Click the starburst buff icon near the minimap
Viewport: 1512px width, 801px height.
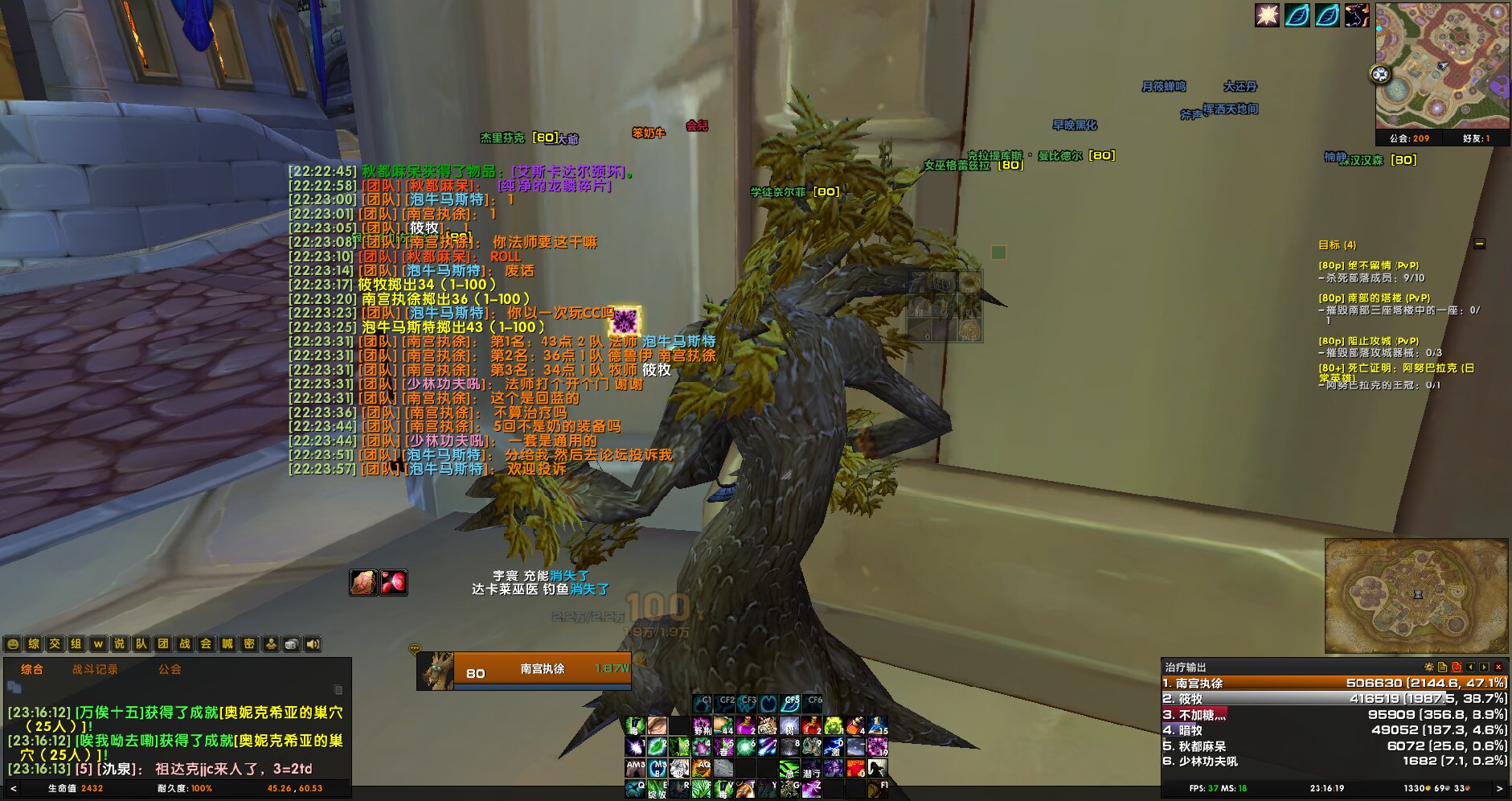tap(1266, 16)
